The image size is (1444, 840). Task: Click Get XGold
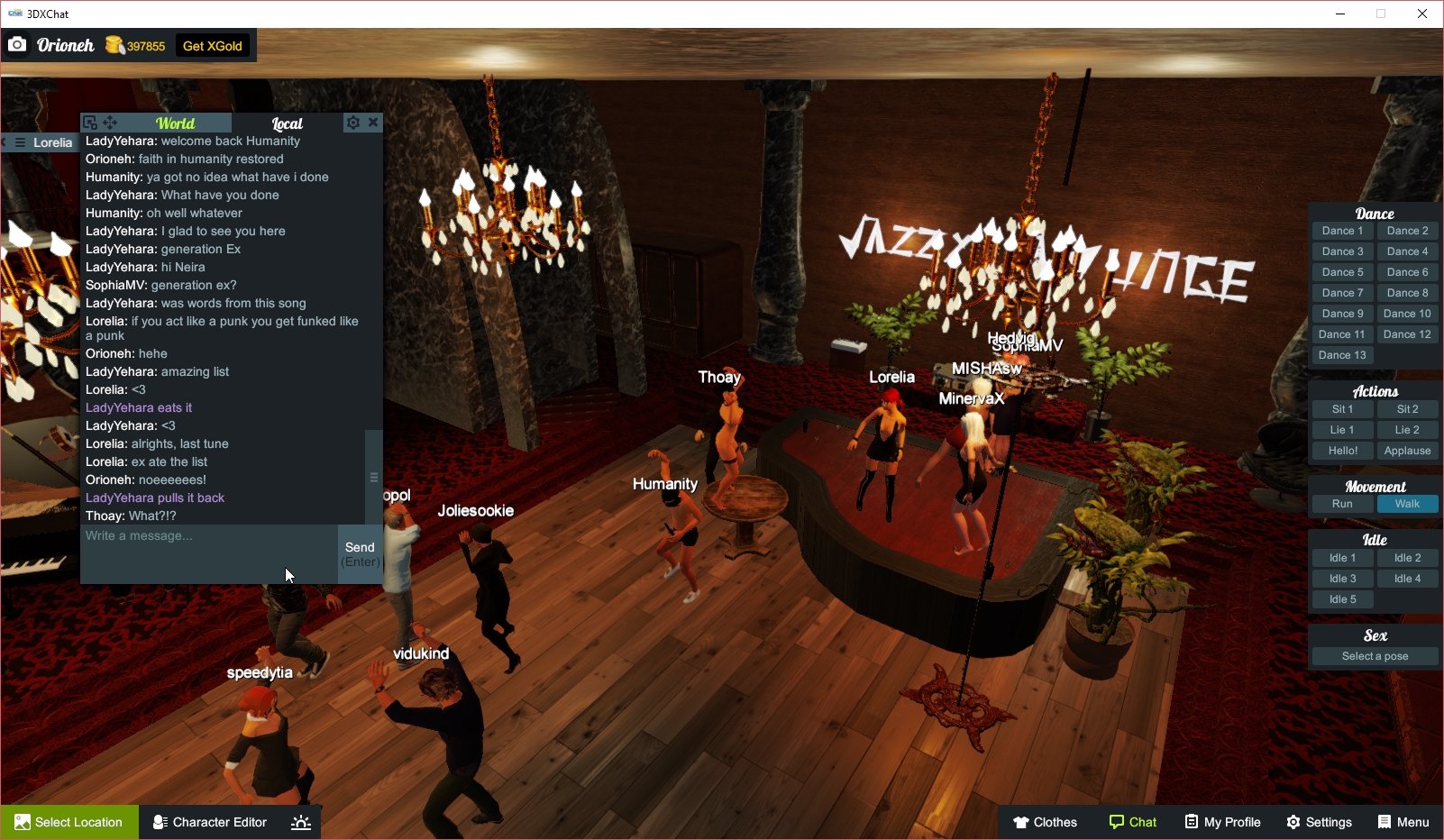213,45
